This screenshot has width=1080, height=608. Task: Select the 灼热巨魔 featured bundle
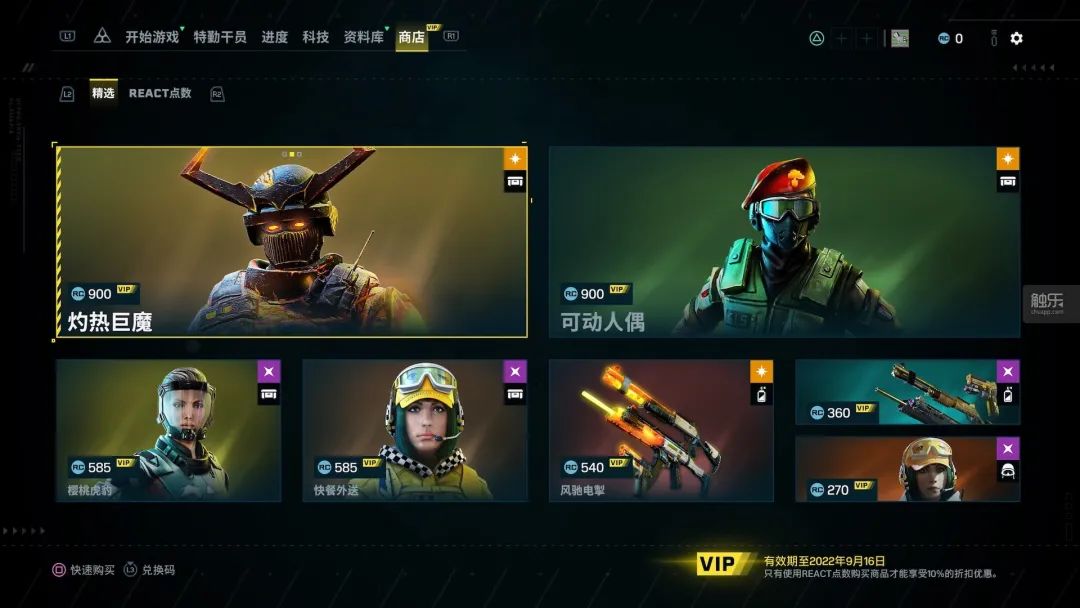[x=291, y=242]
